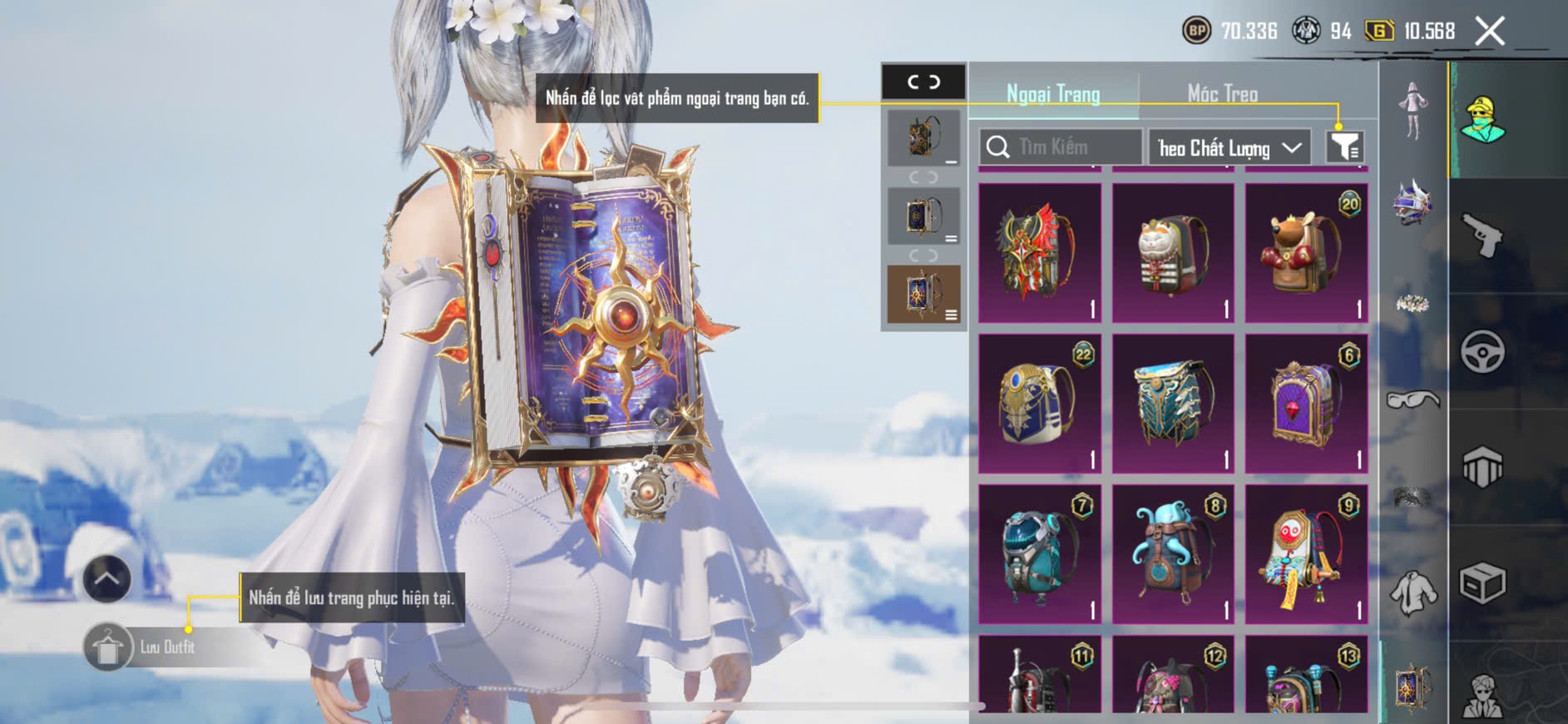Expand the round up-arrow button

tap(107, 578)
